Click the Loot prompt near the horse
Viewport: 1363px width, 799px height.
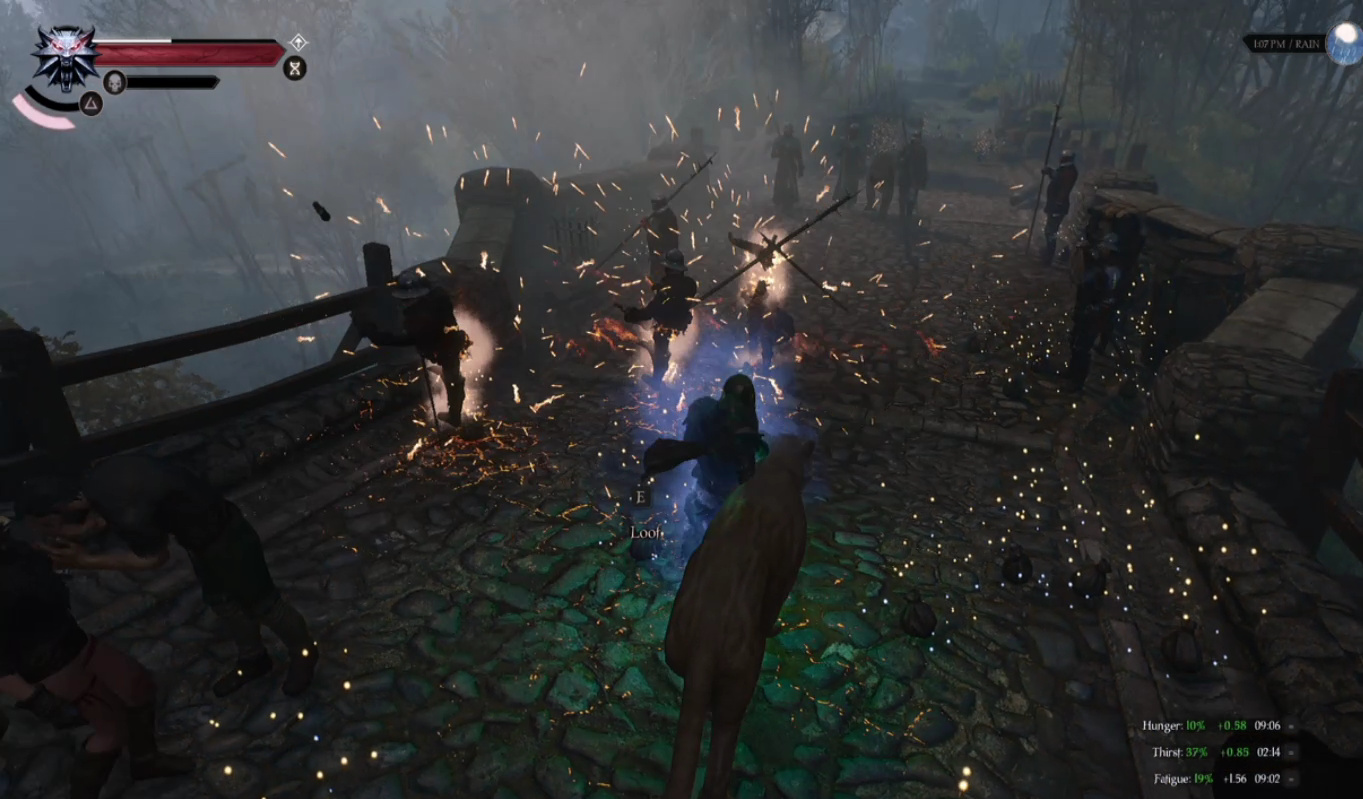(x=645, y=534)
